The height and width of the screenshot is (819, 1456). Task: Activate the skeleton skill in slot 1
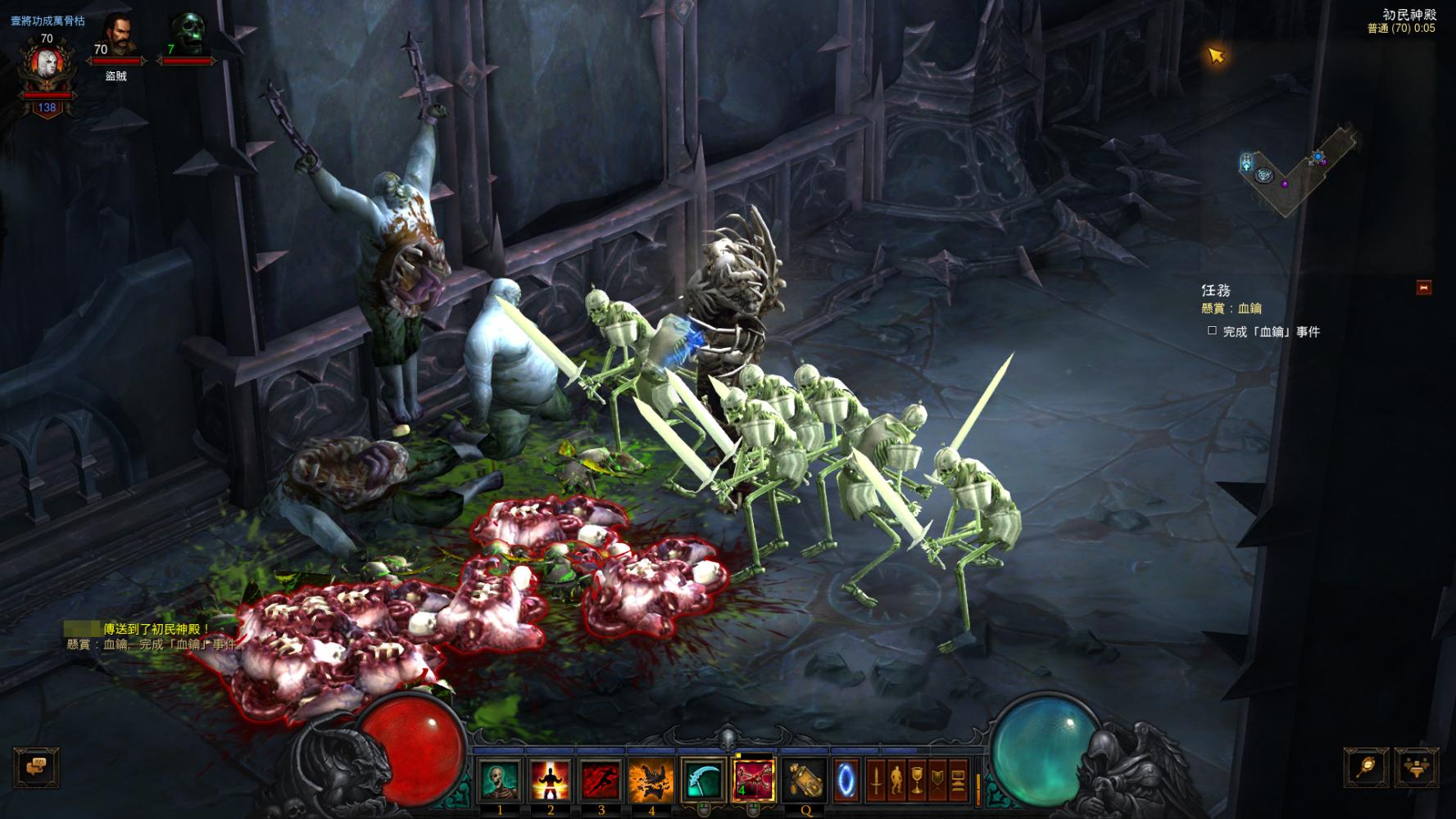tap(500, 781)
